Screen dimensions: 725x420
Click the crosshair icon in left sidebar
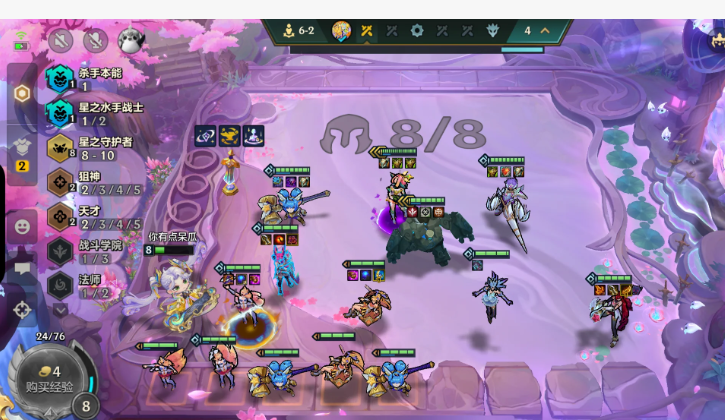(x=22, y=310)
